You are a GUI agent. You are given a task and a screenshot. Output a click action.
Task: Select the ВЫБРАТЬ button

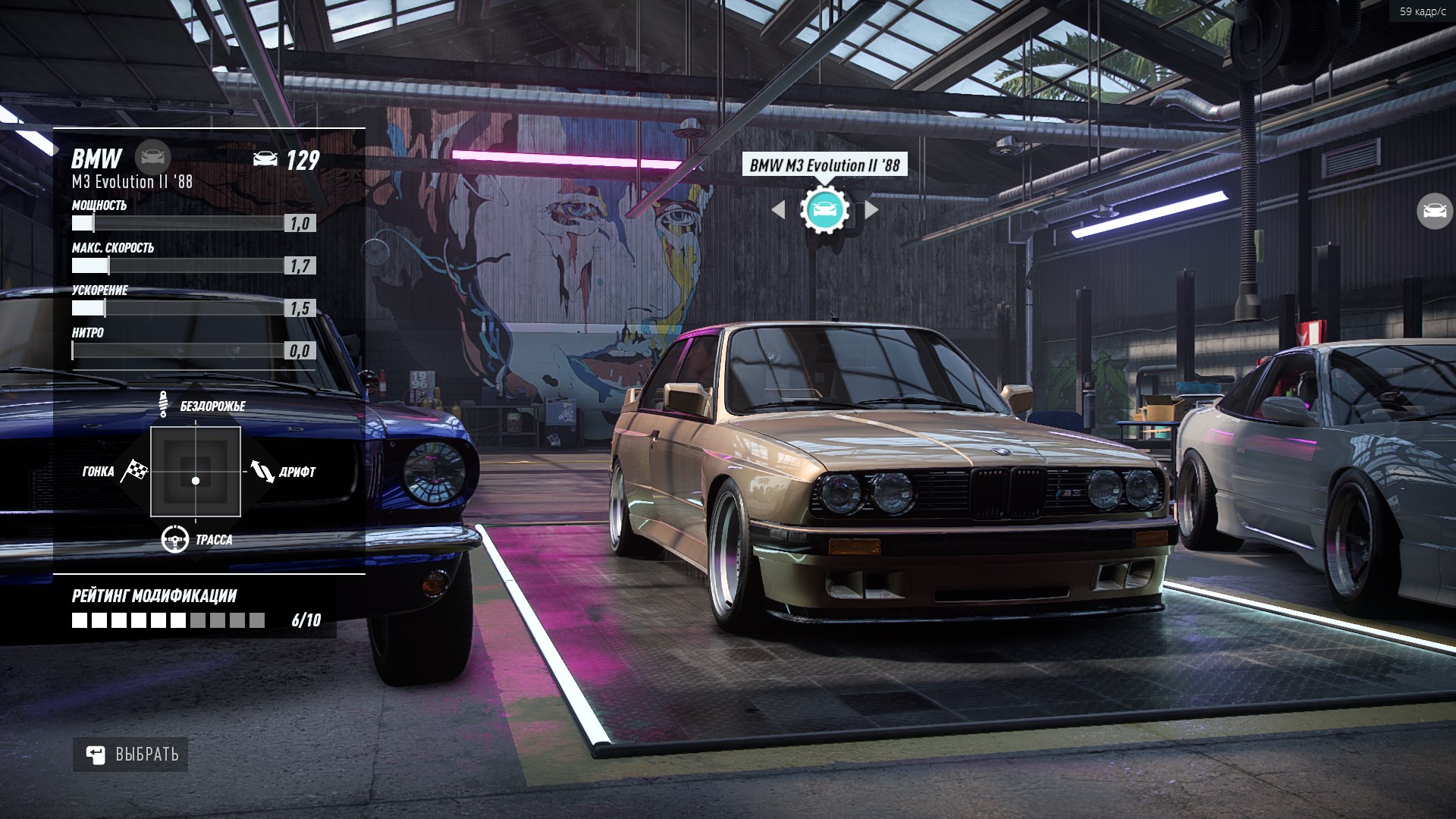tap(130, 755)
